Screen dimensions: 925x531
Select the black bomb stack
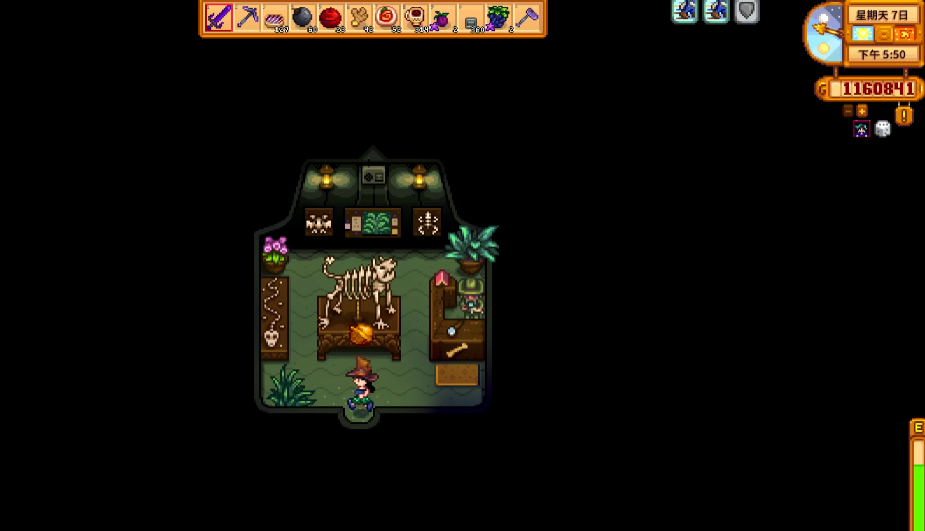tap(303, 18)
